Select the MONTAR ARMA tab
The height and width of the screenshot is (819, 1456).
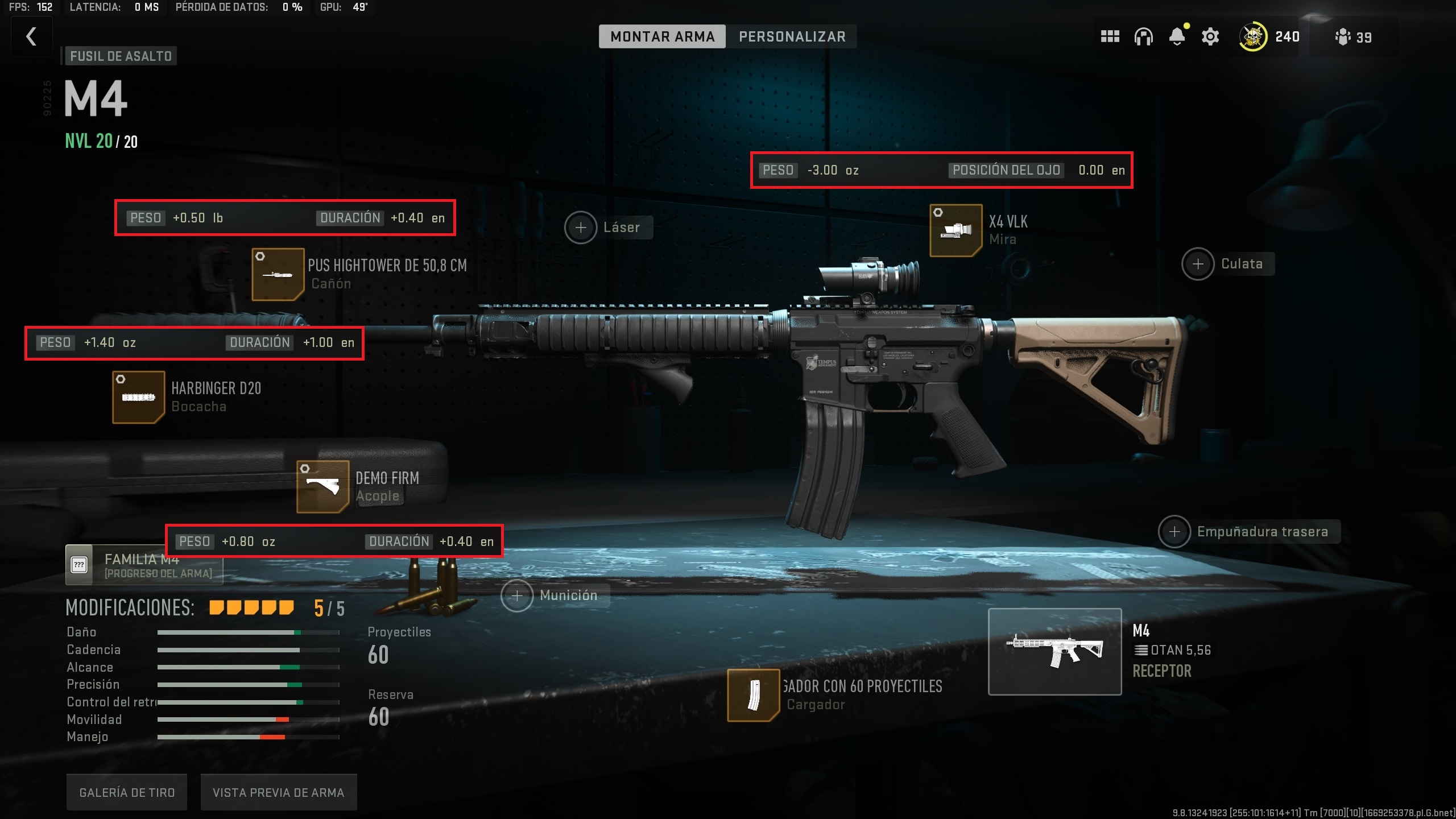coord(661,36)
